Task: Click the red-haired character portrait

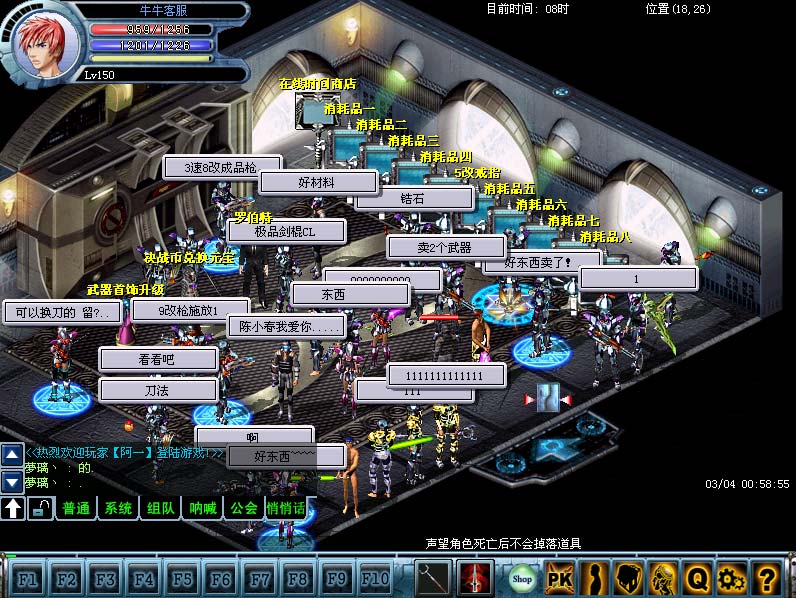Action: (x=41, y=44)
